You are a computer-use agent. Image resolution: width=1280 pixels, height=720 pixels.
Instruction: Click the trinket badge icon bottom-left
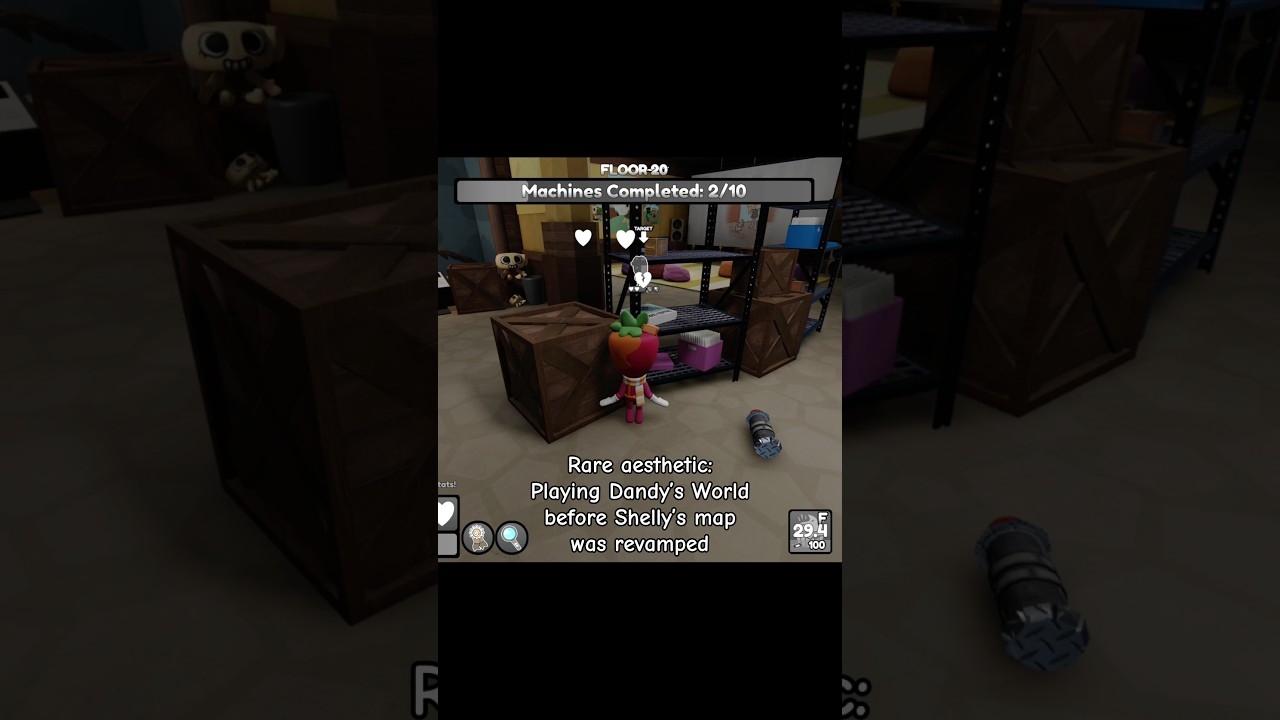(x=477, y=537)
